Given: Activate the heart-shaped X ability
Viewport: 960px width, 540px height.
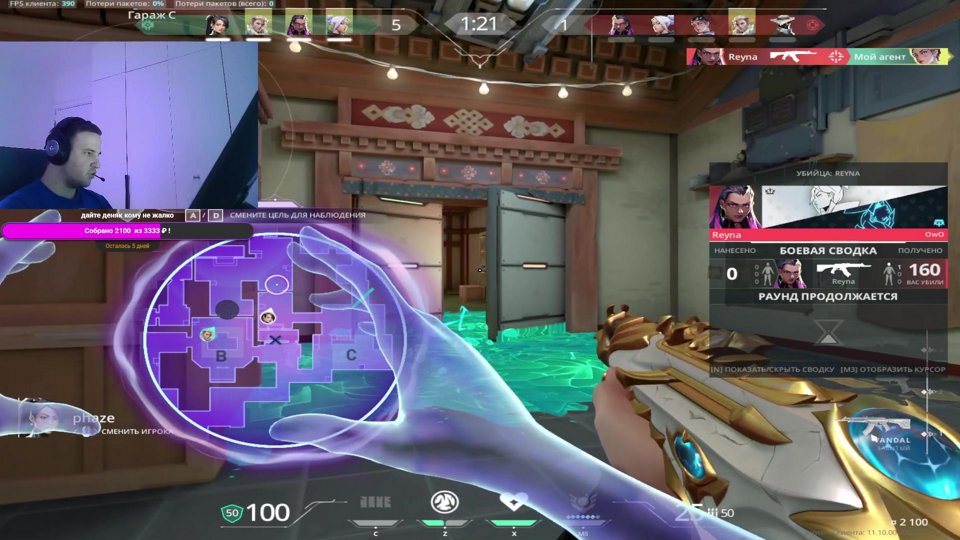Looking at the screenshot, I should (513, 503).
